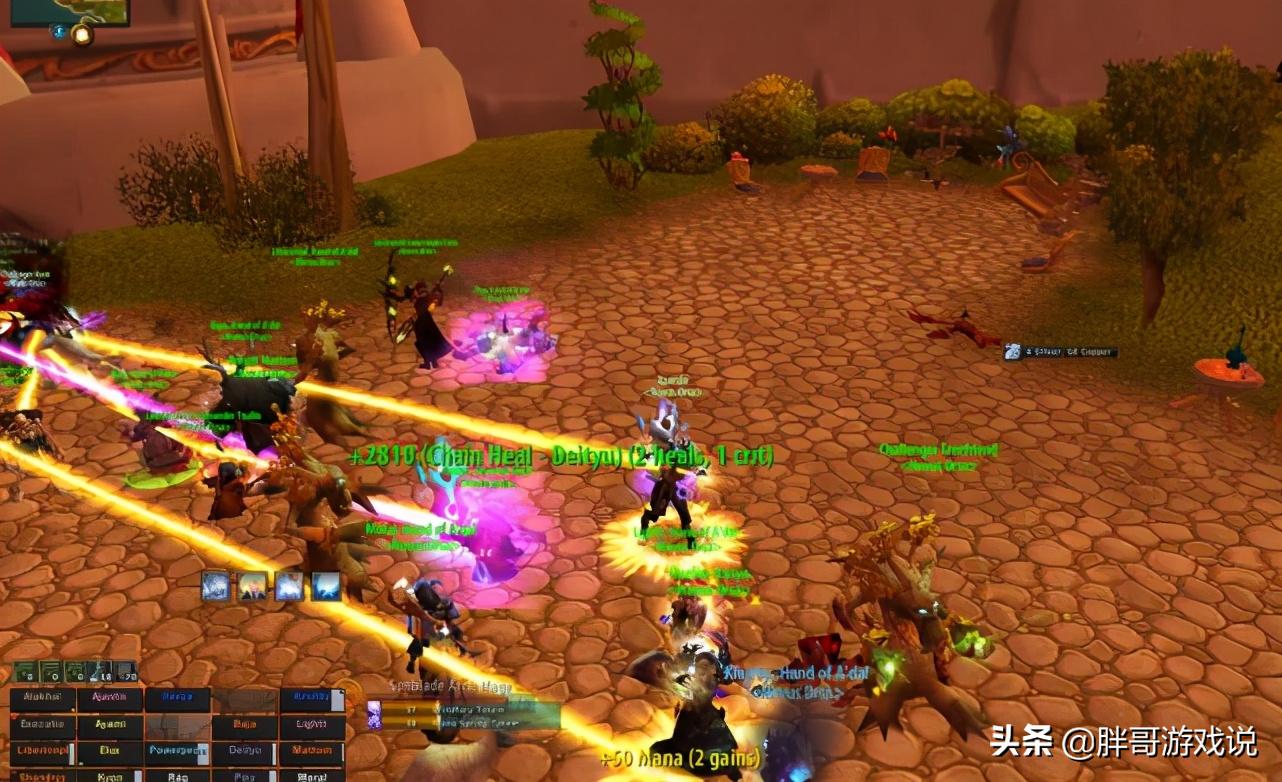The image size is (1282, 782).
Task: Select Matoan in the raid frames
Action: (312, 750)
